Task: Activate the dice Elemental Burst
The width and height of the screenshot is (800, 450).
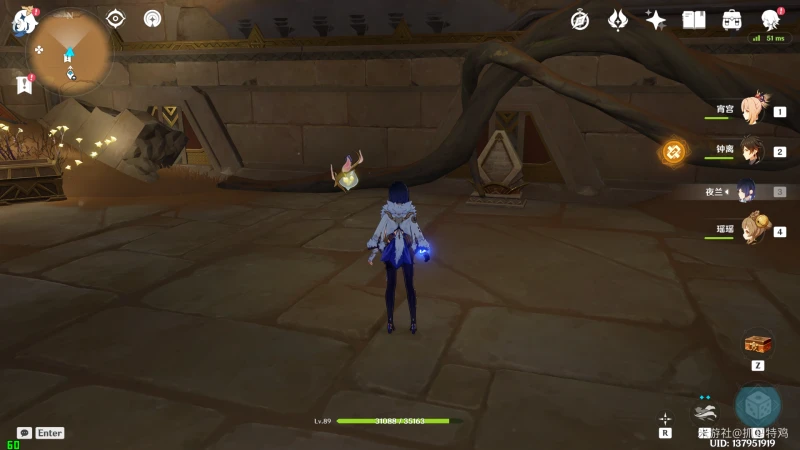Action: [758, 406]
